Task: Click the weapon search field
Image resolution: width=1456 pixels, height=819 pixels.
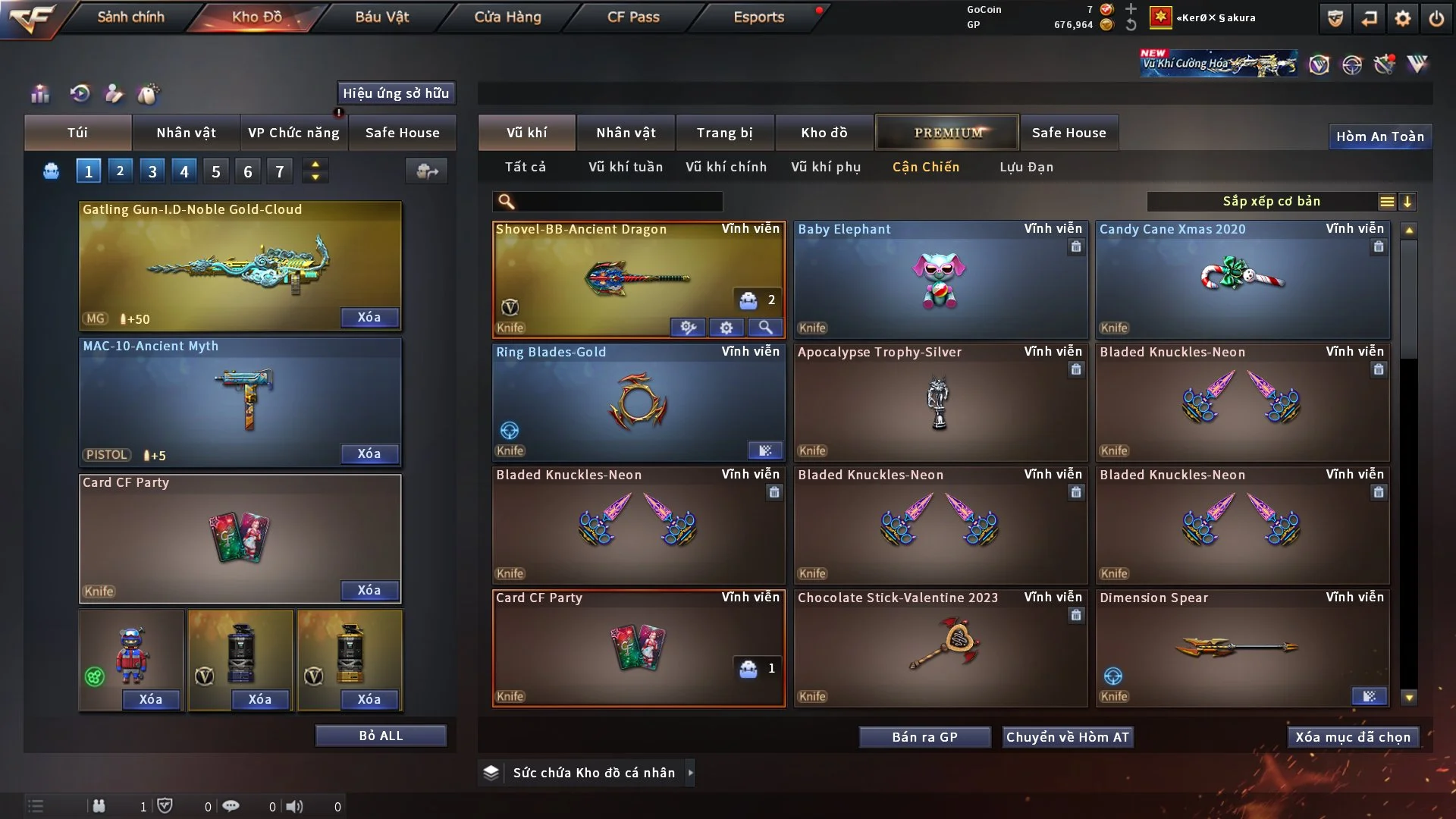Action: (618, 202)
